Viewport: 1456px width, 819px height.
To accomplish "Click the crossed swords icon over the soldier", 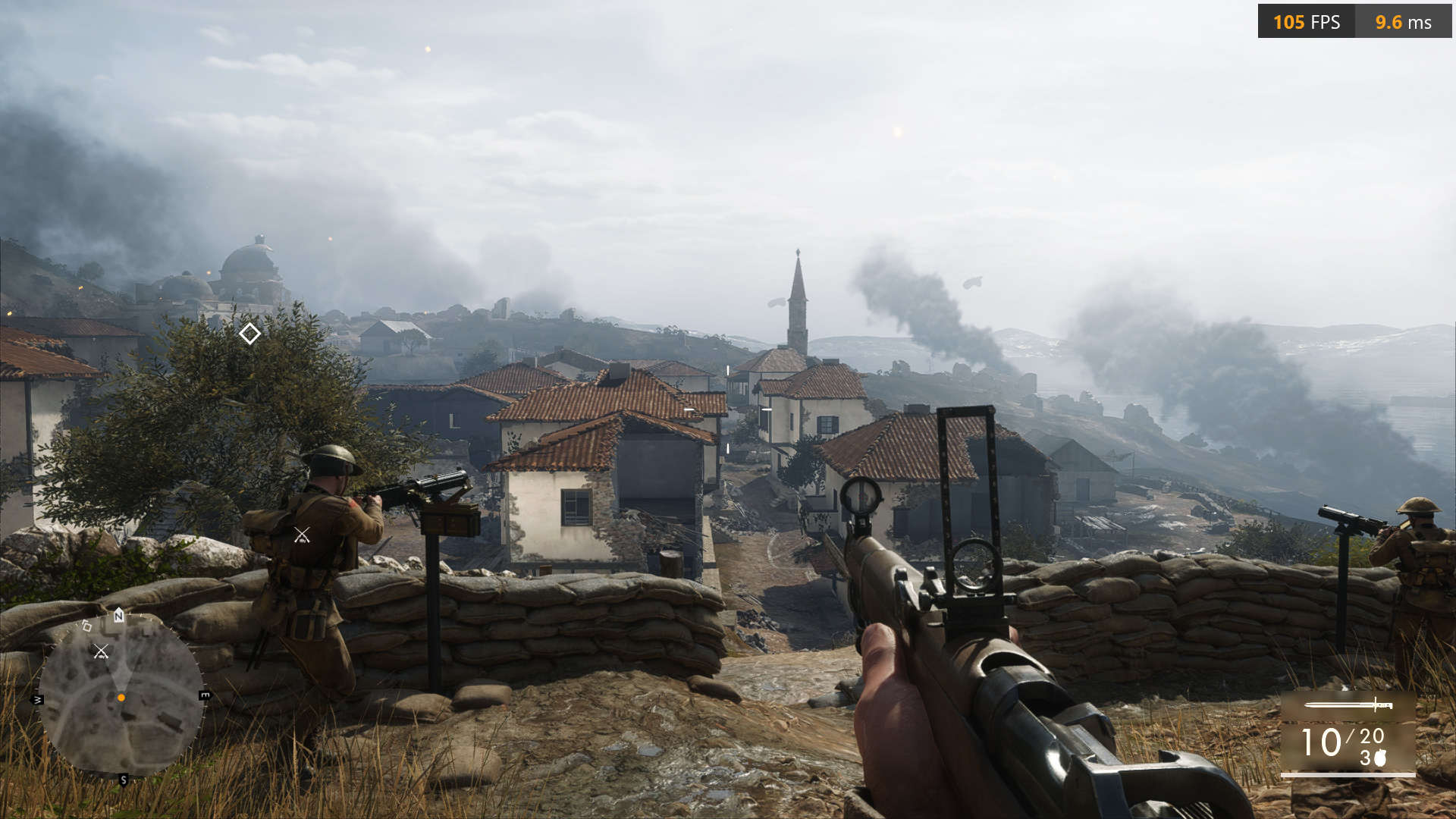I will coord(302,535).
